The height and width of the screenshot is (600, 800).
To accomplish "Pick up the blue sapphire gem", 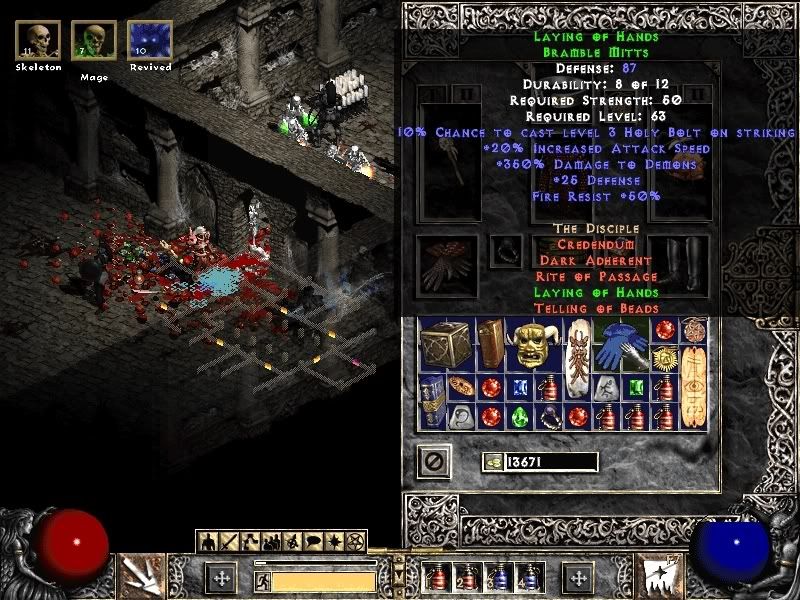I will coord(521,387).
